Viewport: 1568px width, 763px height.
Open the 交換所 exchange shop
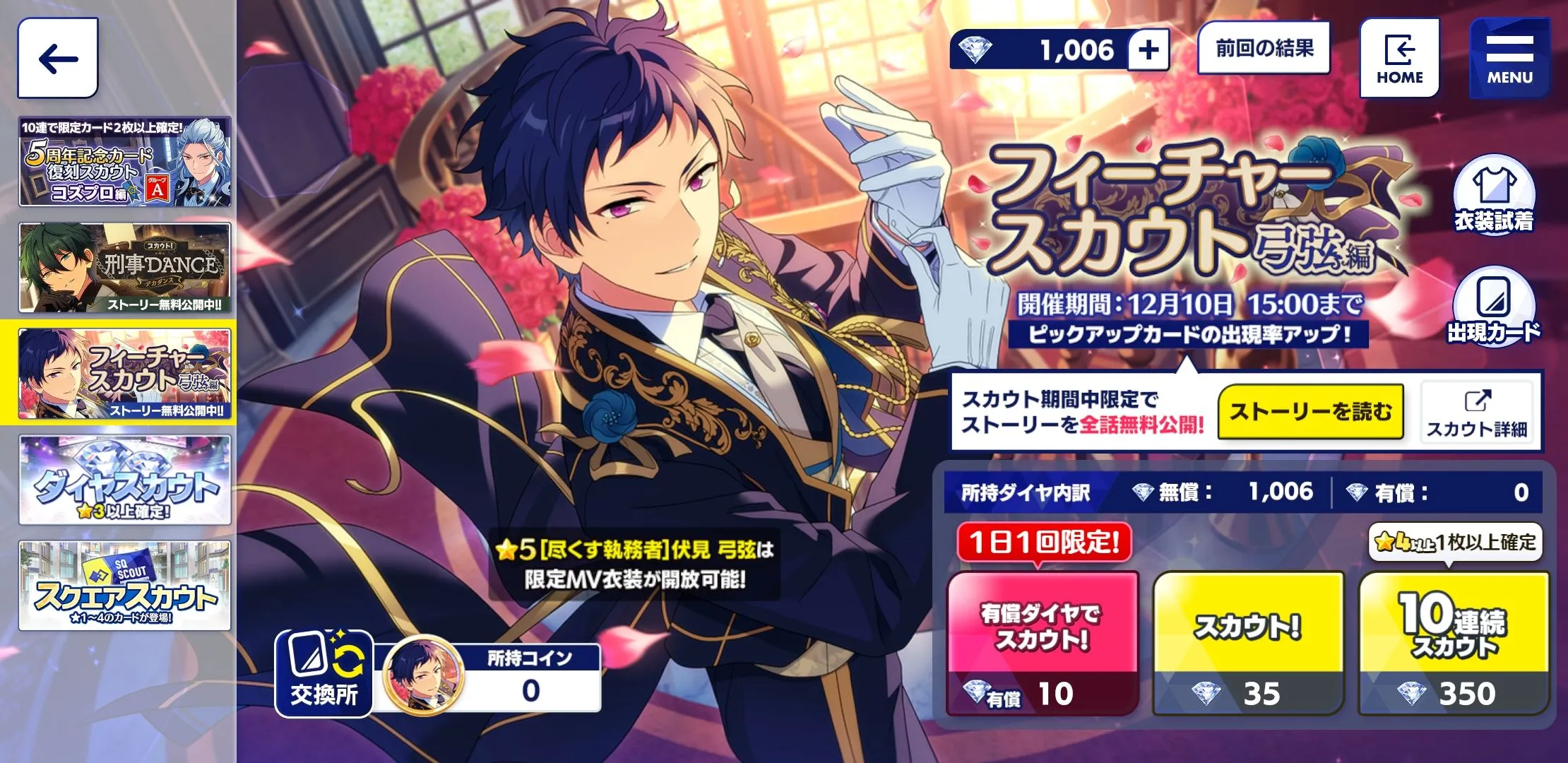click(324, 673)
